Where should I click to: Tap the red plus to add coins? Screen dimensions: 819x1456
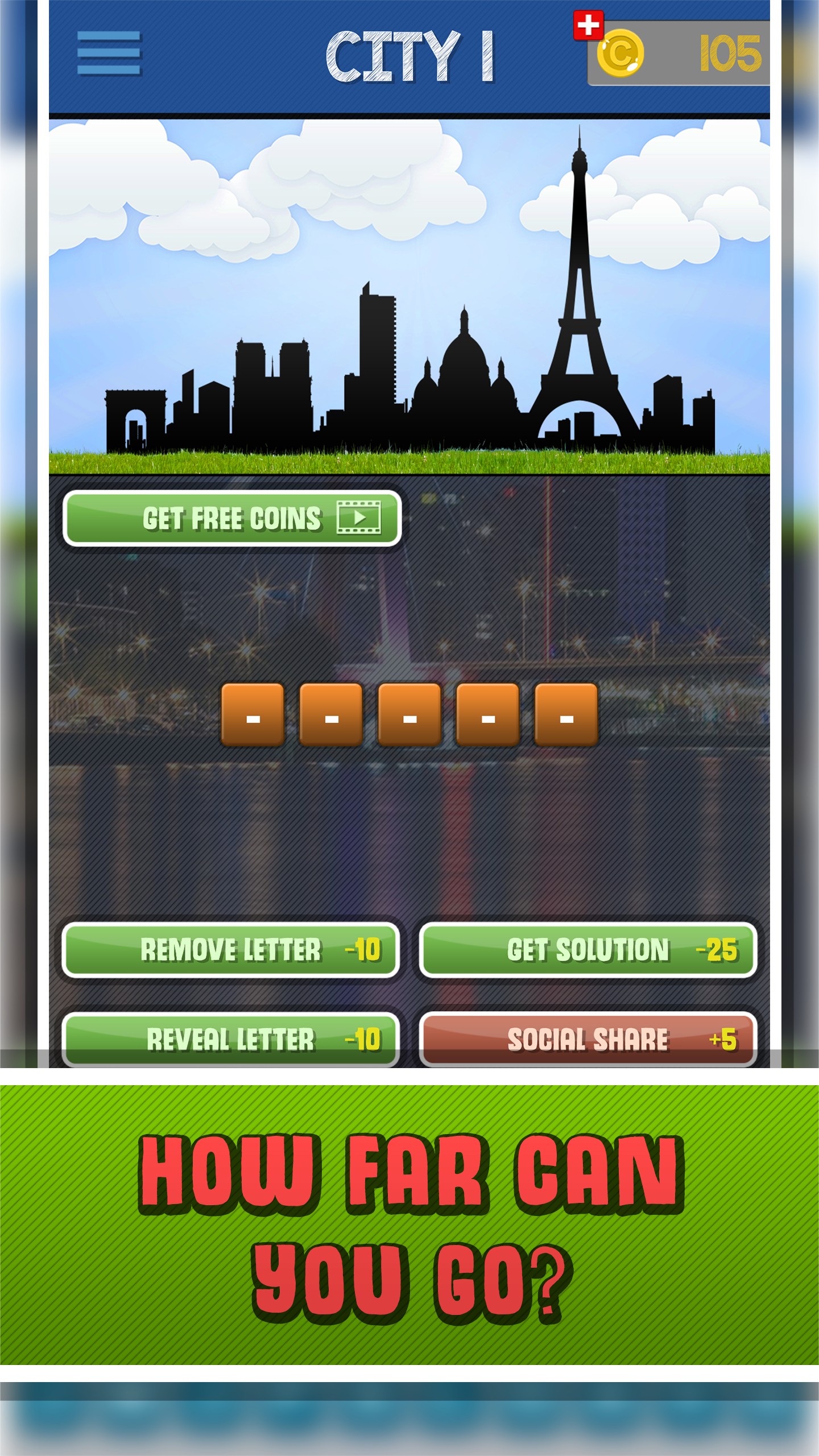(588, 26)
